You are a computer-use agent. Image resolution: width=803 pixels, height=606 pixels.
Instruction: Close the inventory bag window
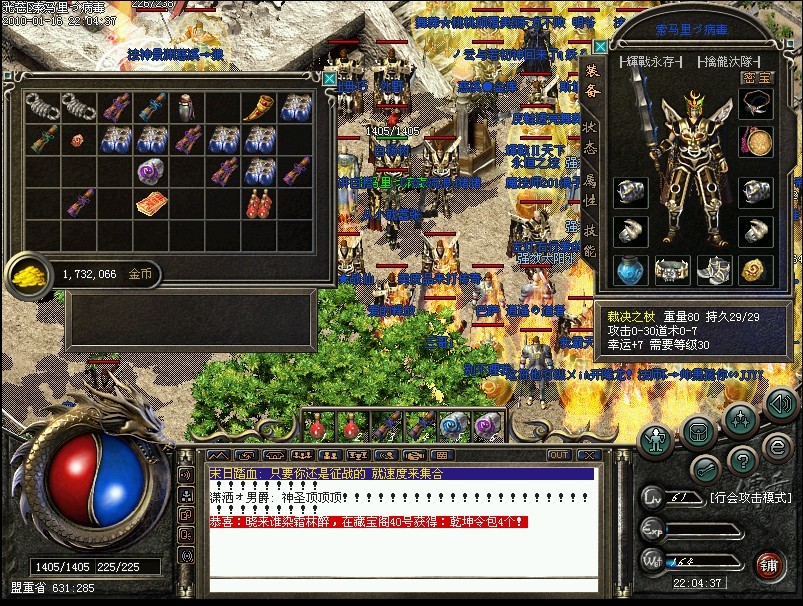pyautogui.click(x=329, y=78)
